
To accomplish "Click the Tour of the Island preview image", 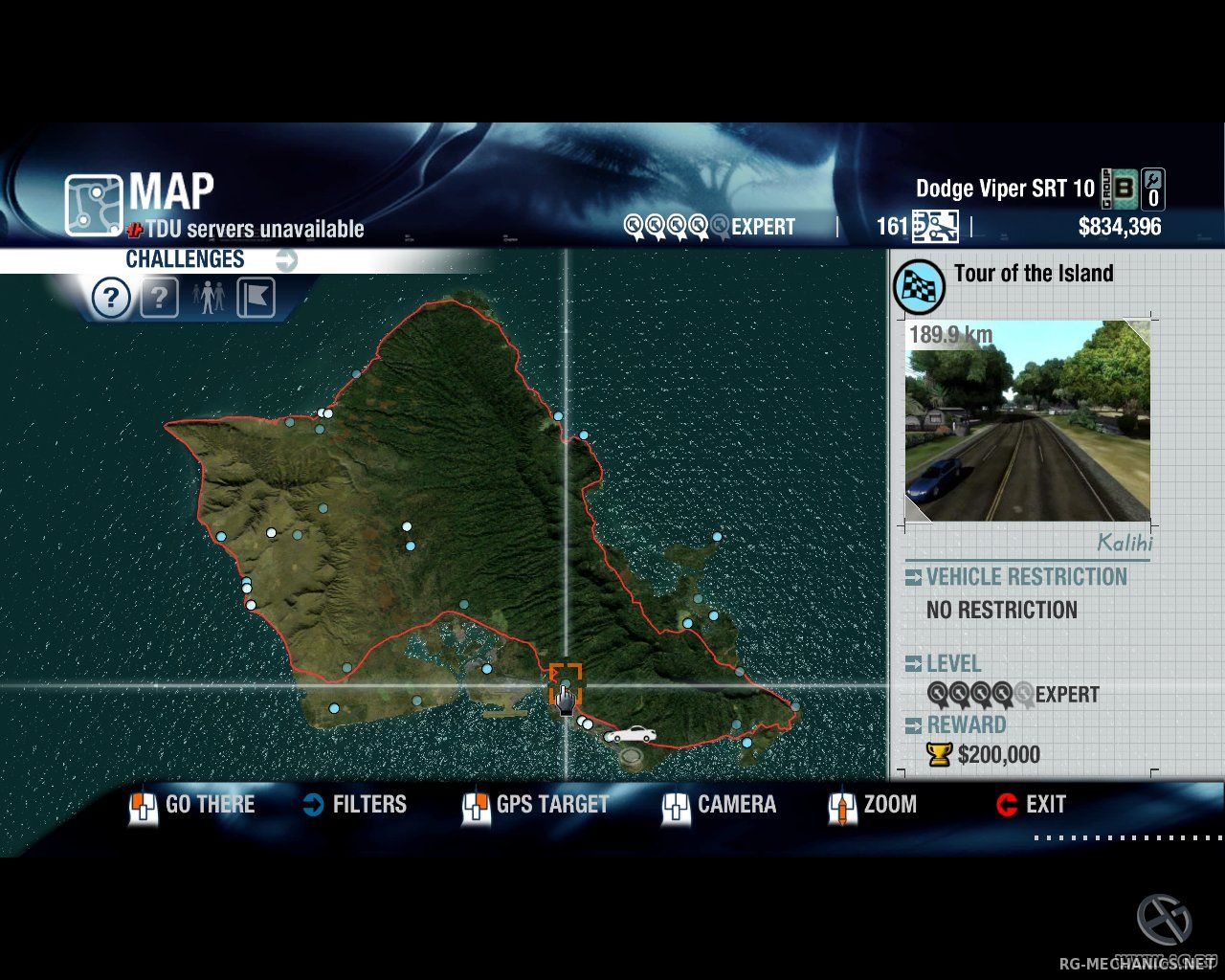I will pyautogui.click(x=1028, y=421).
